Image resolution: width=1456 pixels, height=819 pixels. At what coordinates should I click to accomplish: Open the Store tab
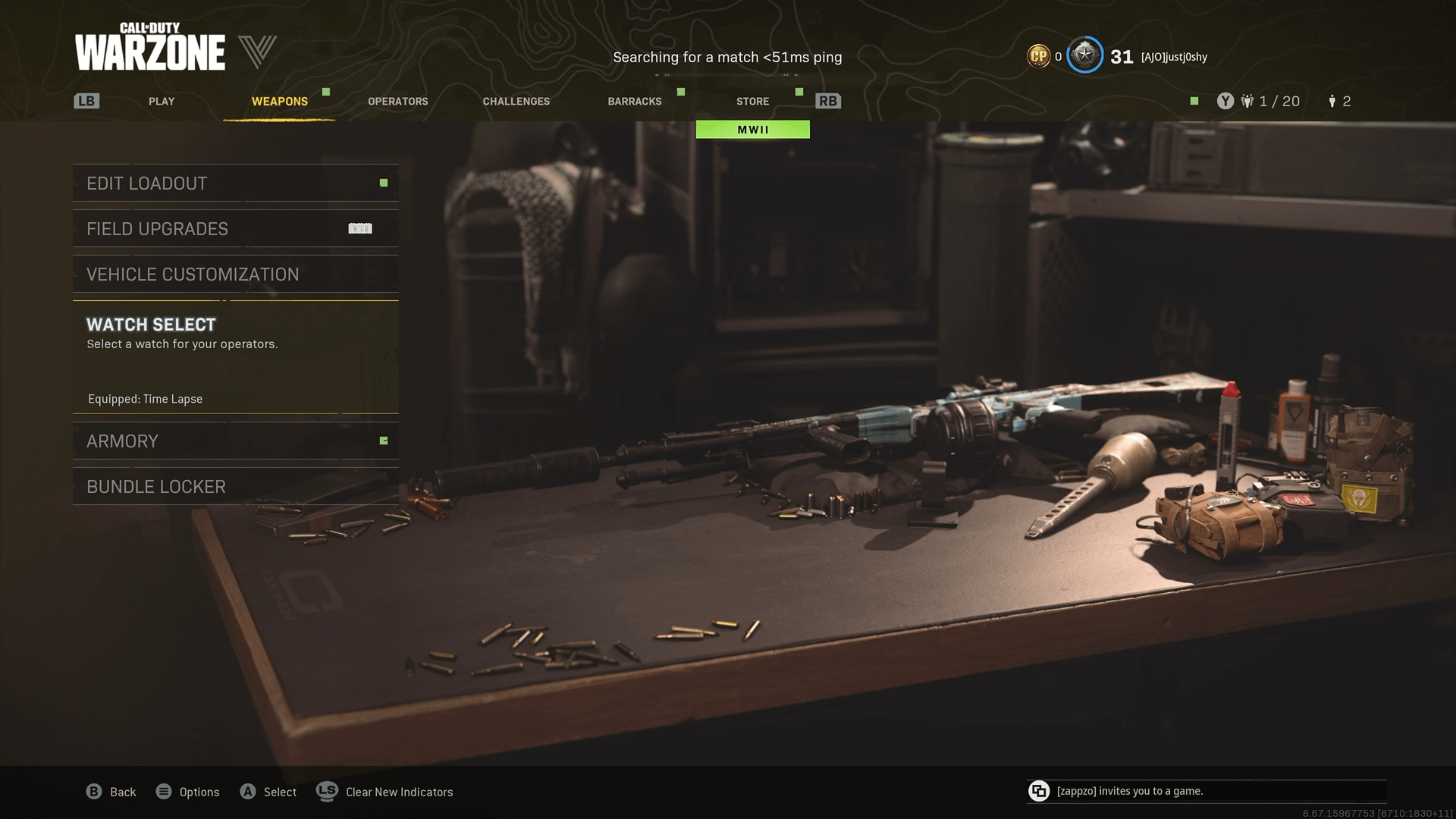pyautogui.click(x=752, y=102)
